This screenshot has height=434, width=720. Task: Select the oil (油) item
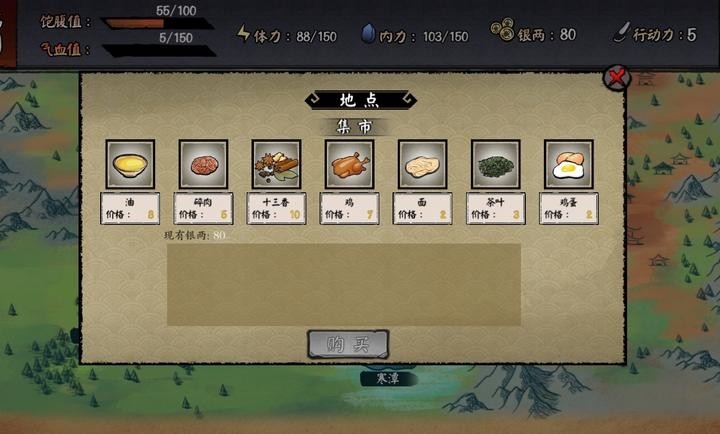[x=130, y=164]
